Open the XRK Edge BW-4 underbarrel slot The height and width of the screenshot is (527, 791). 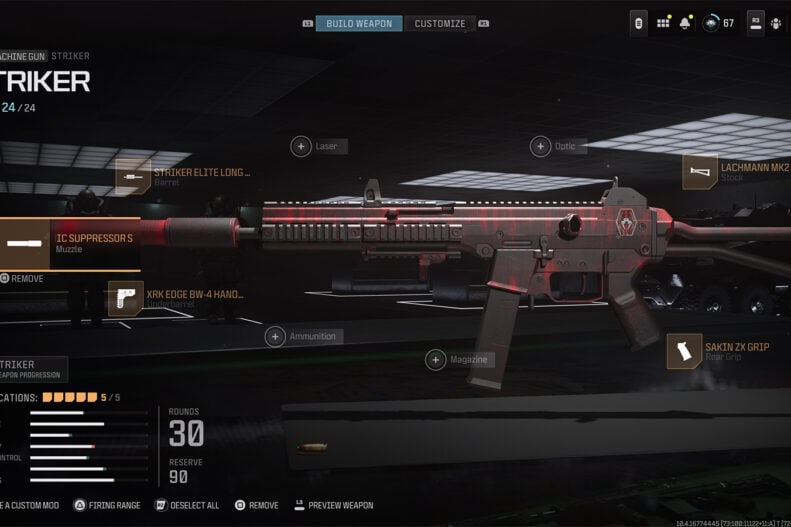(126, 298)
